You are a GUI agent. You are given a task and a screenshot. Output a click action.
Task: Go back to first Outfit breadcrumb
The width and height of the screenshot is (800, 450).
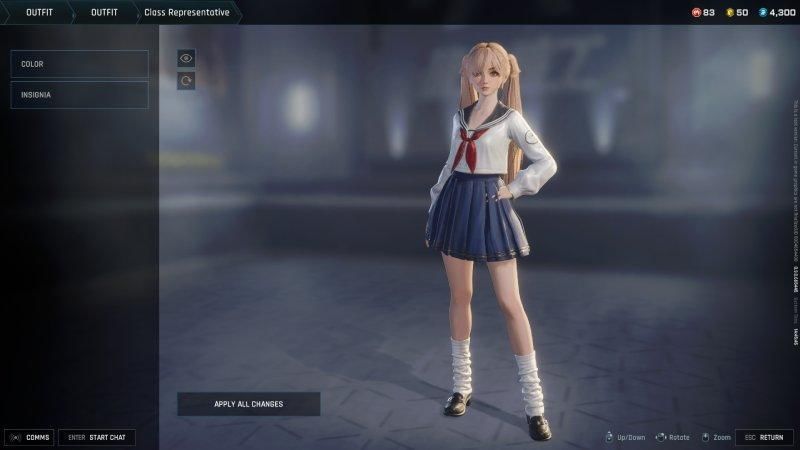click(x=39, y=12)
